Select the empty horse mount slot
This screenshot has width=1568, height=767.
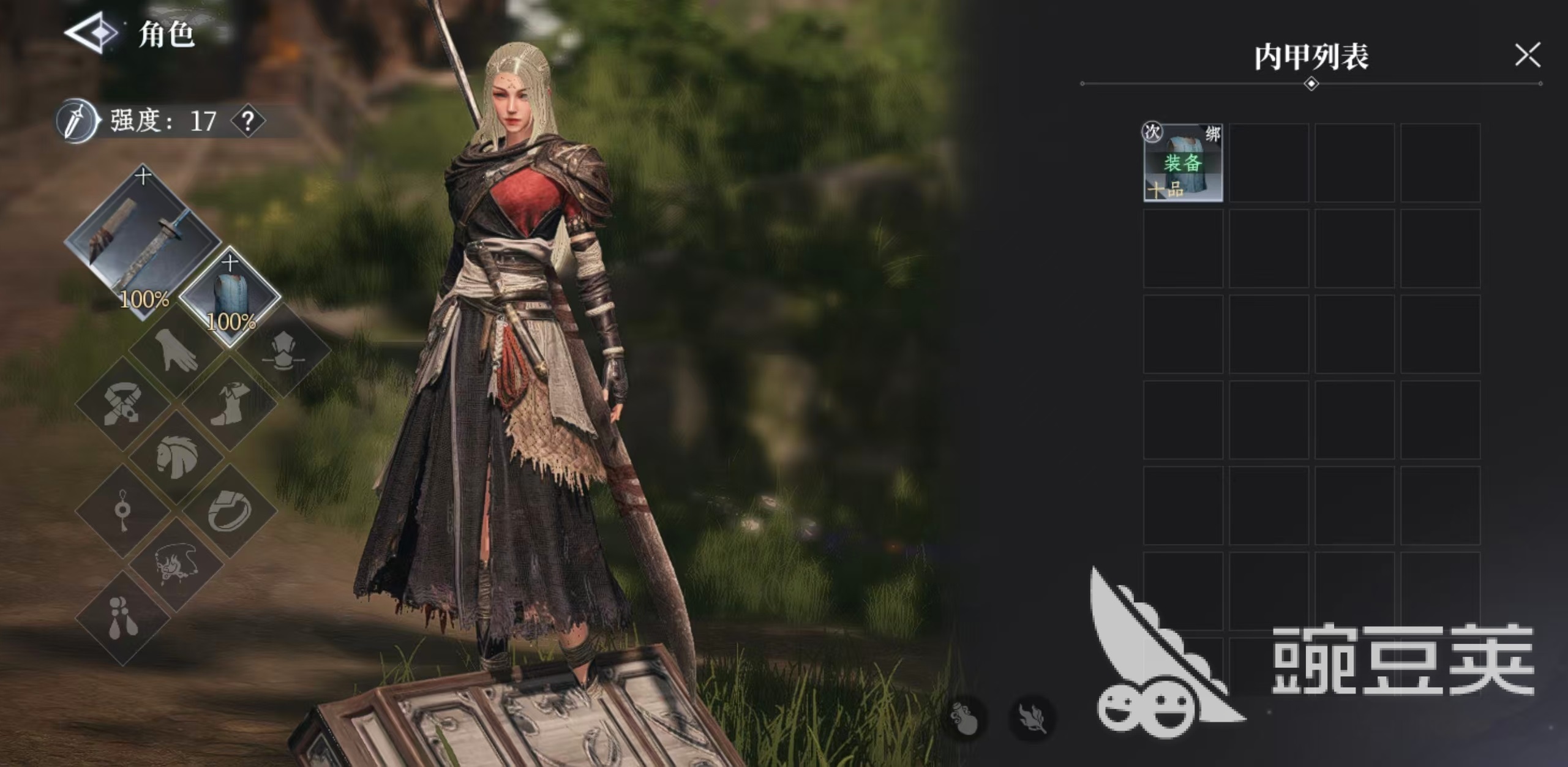(176, 457)
